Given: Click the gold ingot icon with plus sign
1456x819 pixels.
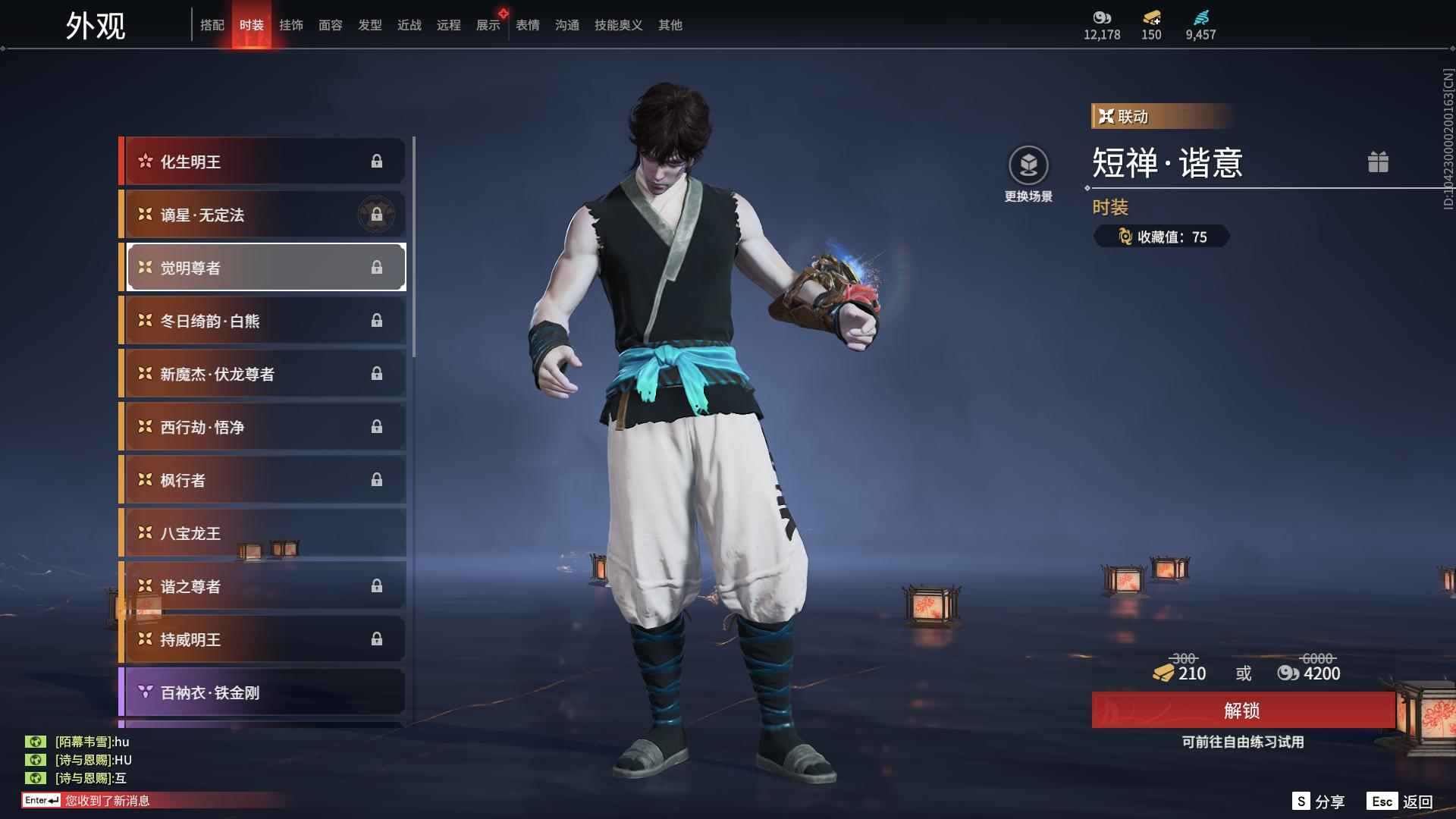Looking at the screenshot, I should pyautogui.click(x=1151, y=18).
